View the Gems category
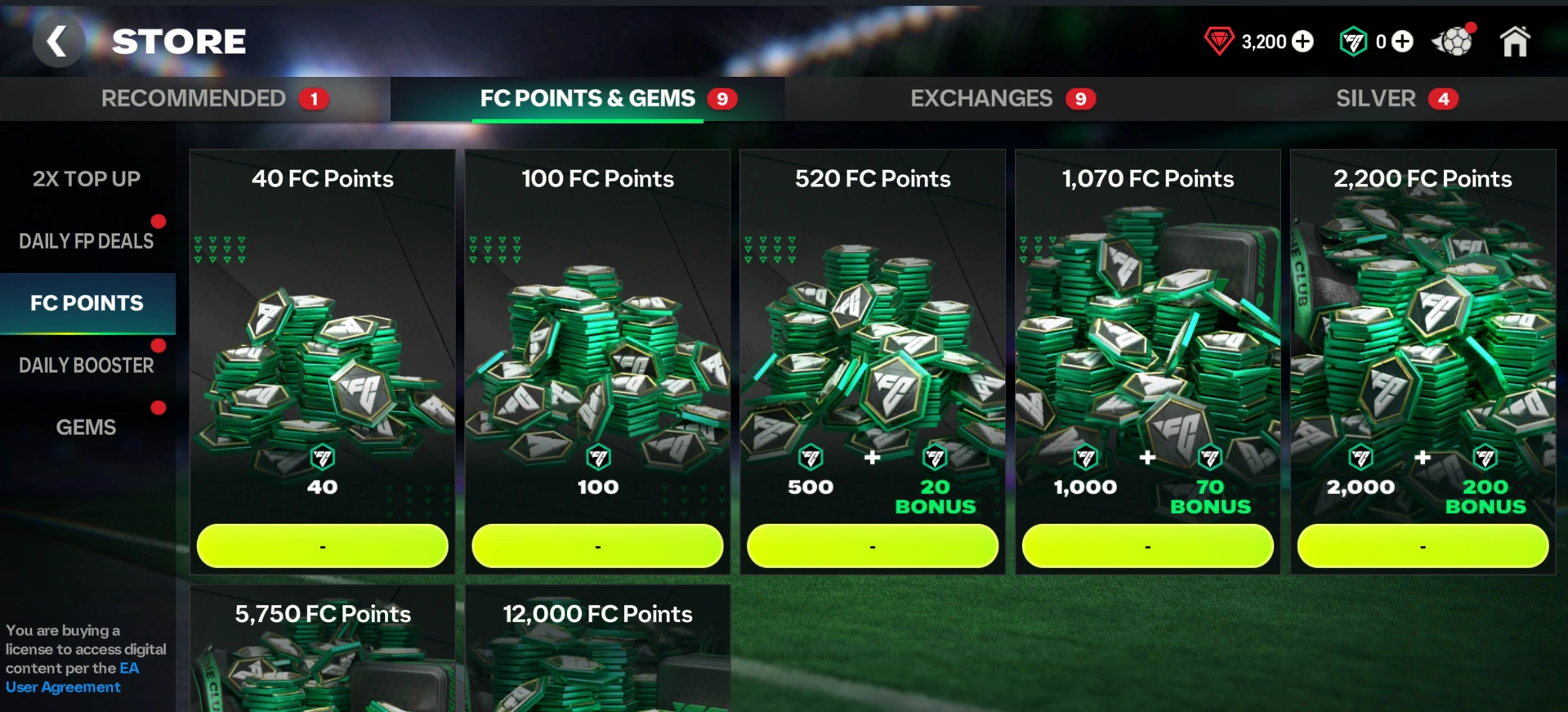This screenshot has height=712, width=1568. coord(87,428)
